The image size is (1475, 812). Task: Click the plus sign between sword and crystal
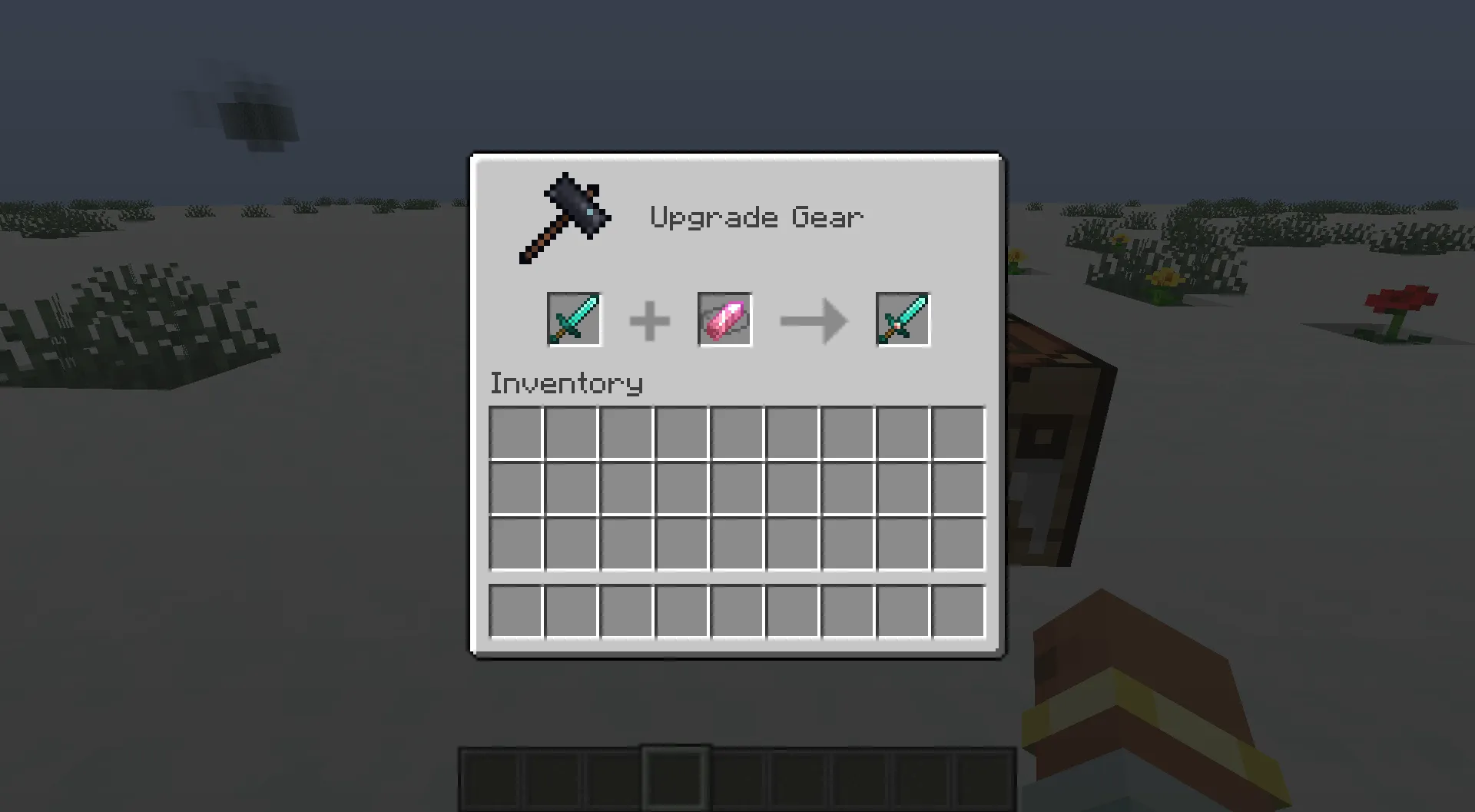(x=650, y=319)
